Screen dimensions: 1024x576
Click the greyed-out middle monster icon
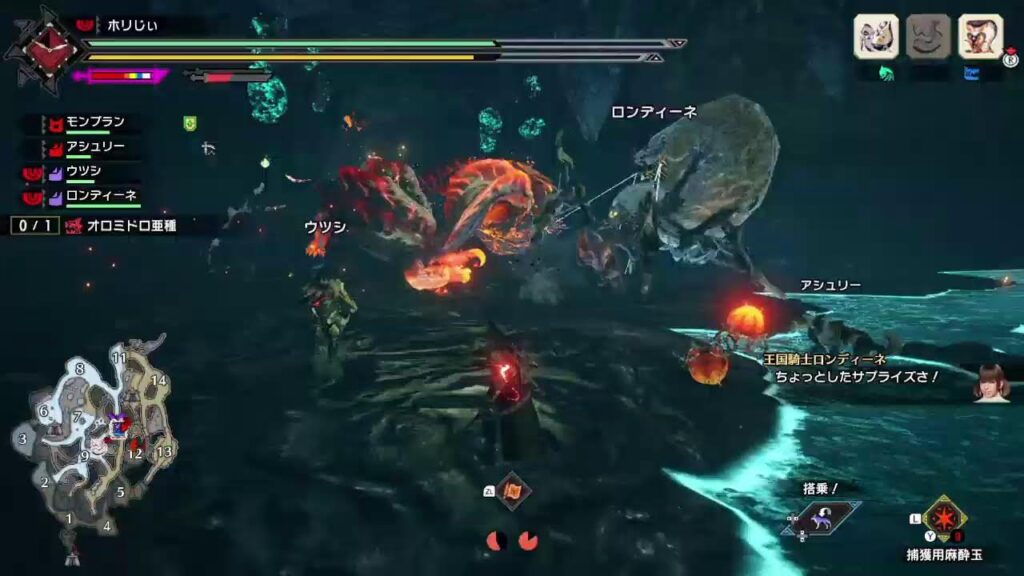click(x=928, y=37)
